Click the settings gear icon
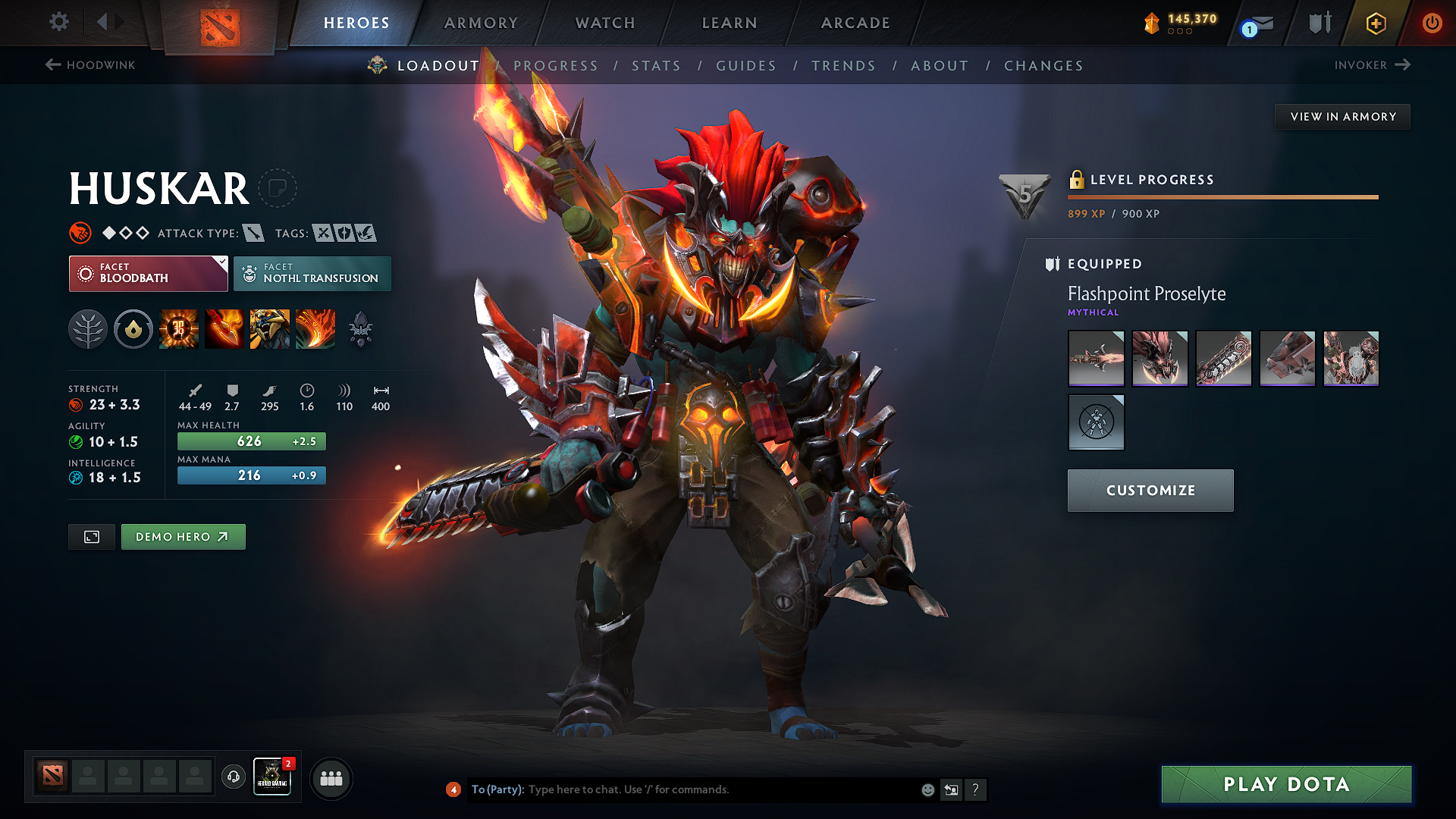1456x819 pixels. [x=58, y=22]
